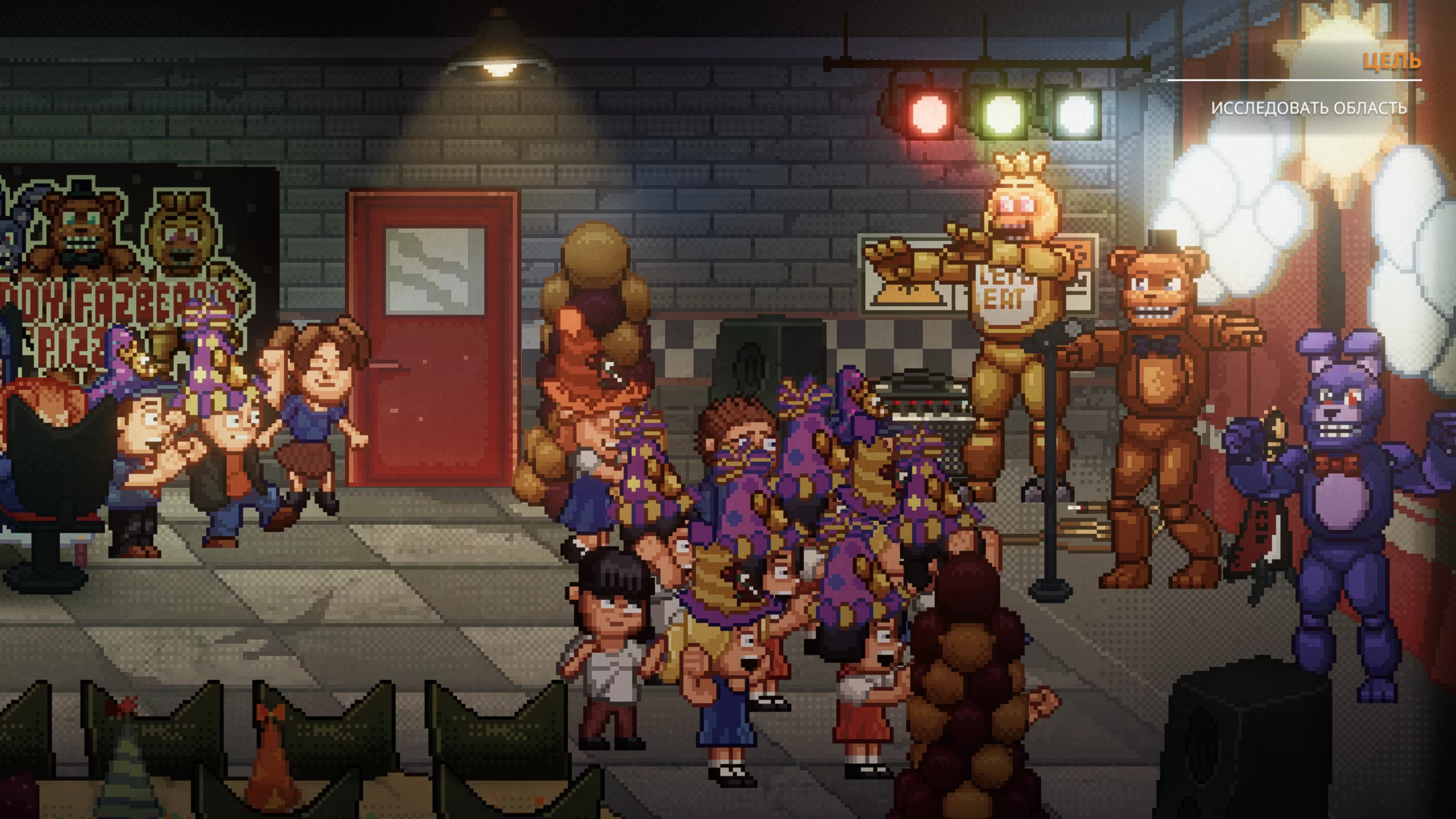Select the "Исследовать область" objective entry
1456x819 pixels.
tap(1309, 108)
